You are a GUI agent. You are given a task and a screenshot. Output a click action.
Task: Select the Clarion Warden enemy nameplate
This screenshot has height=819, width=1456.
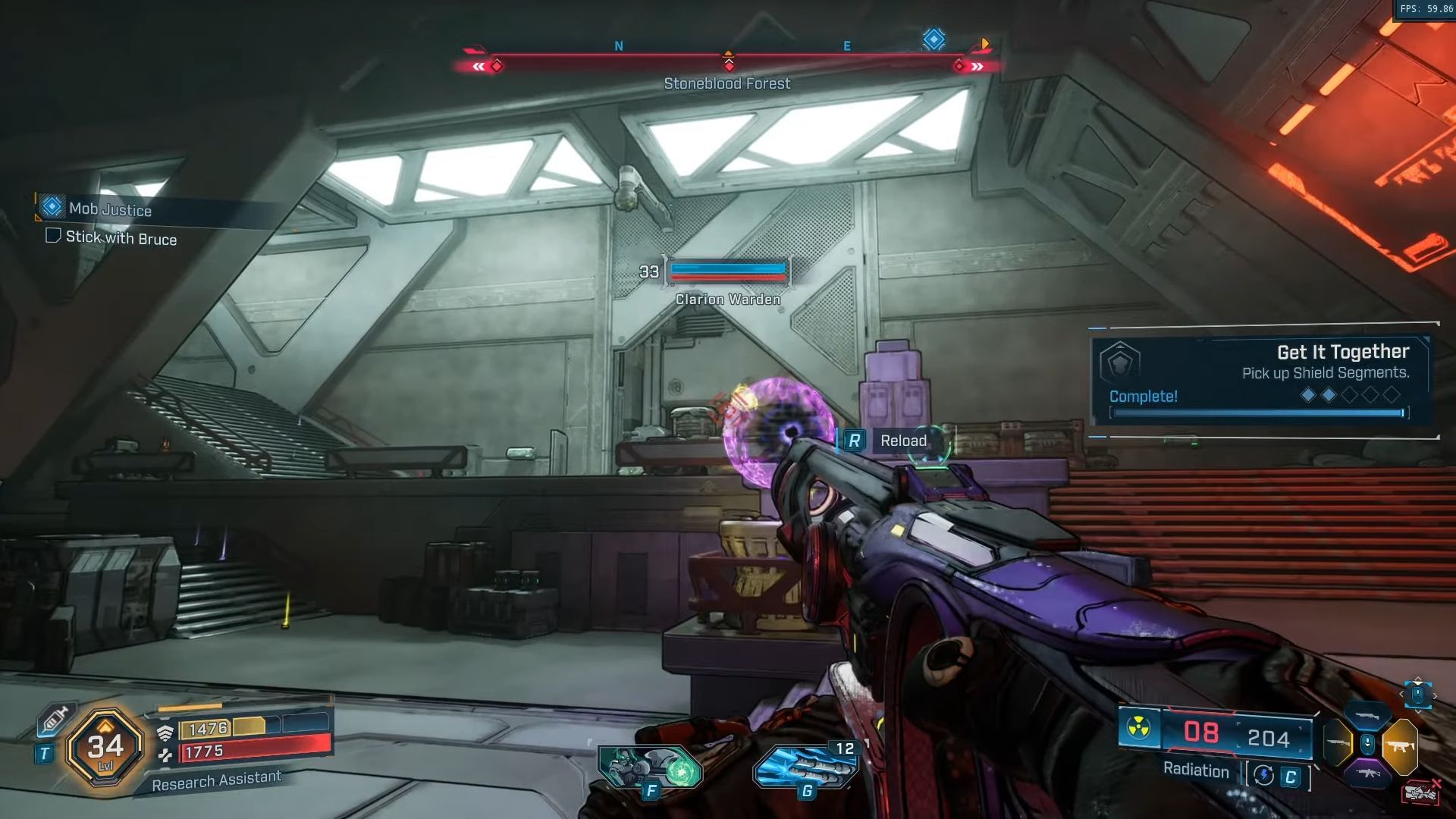(727, 299)
